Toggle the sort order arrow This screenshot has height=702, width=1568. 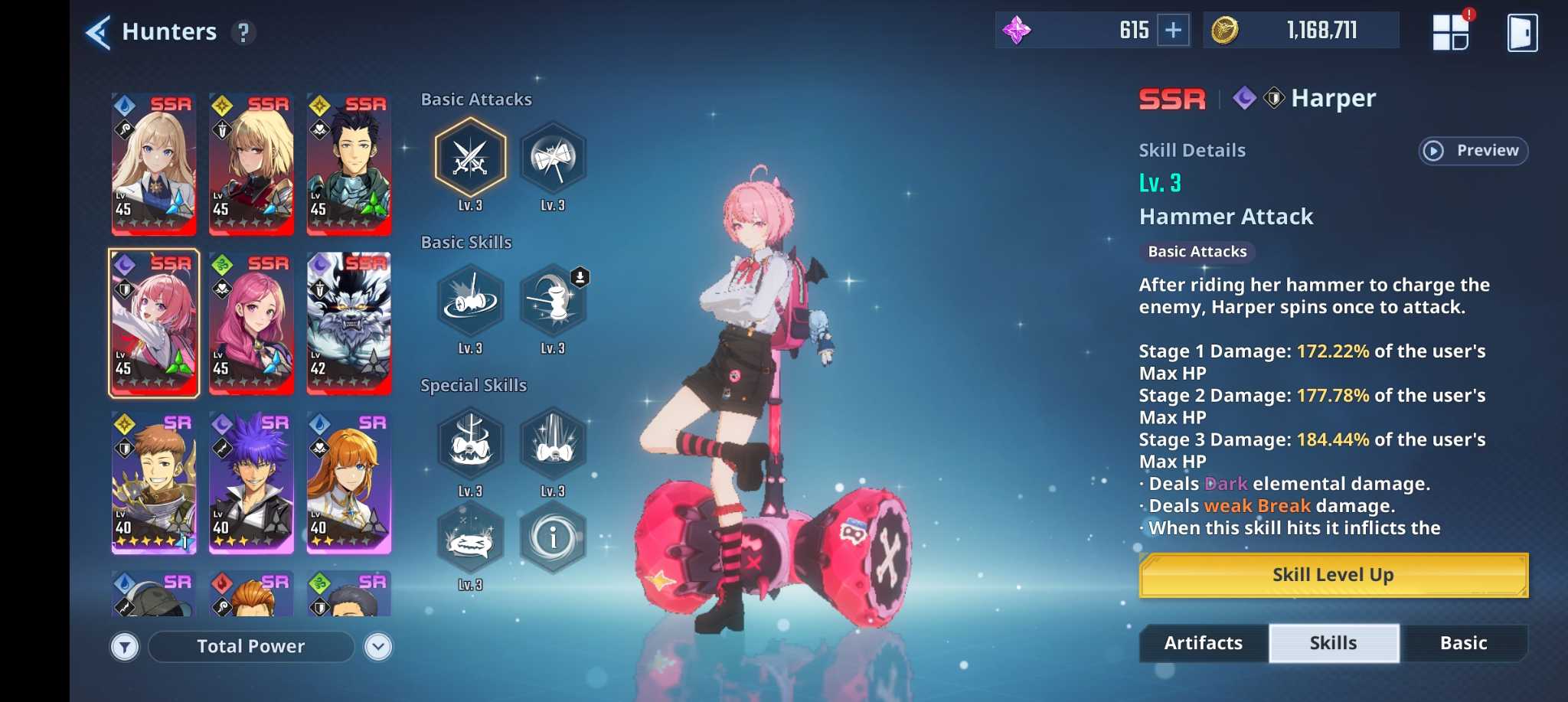(378, 648)
